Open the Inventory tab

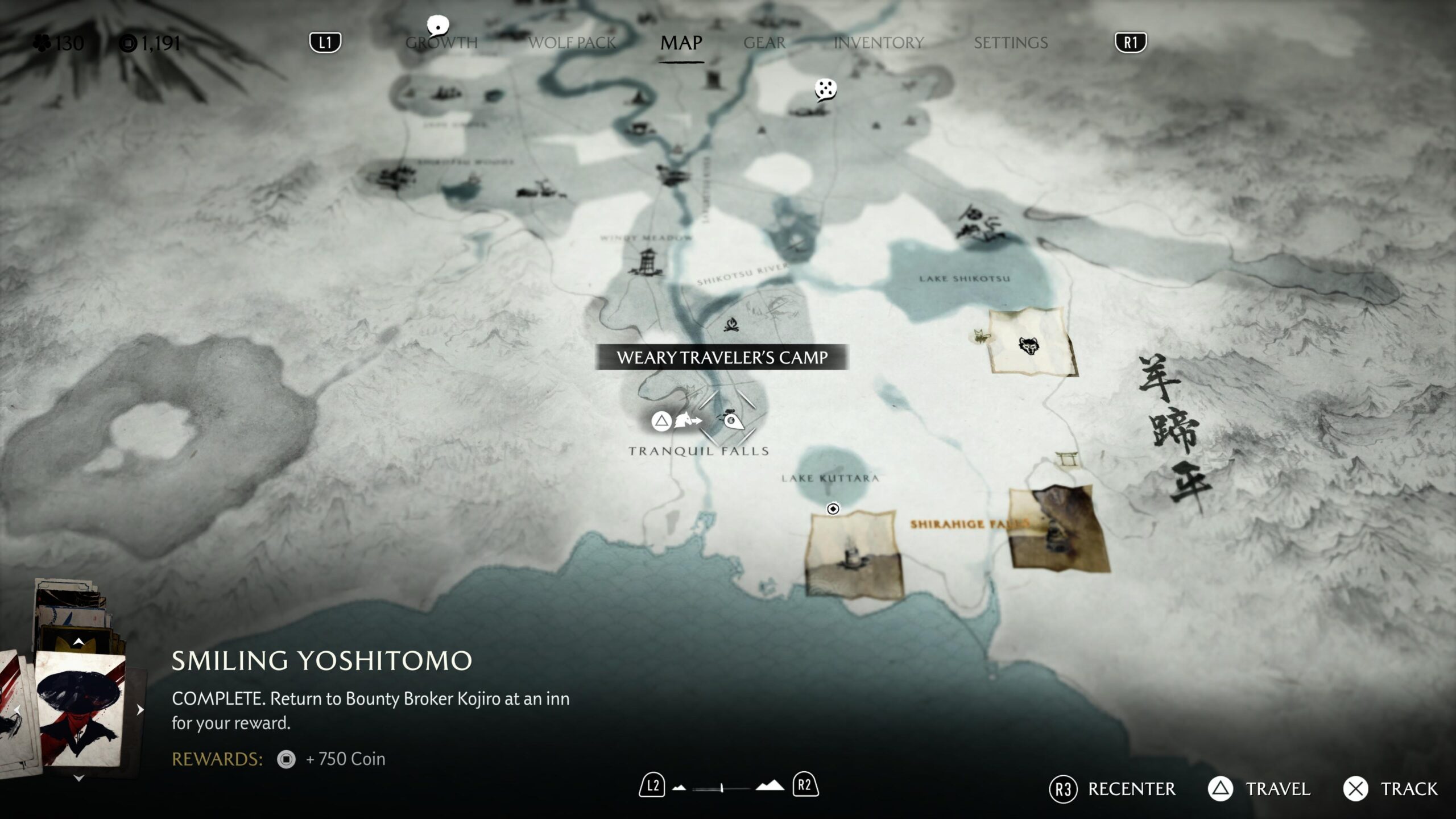tap(878, 43)
